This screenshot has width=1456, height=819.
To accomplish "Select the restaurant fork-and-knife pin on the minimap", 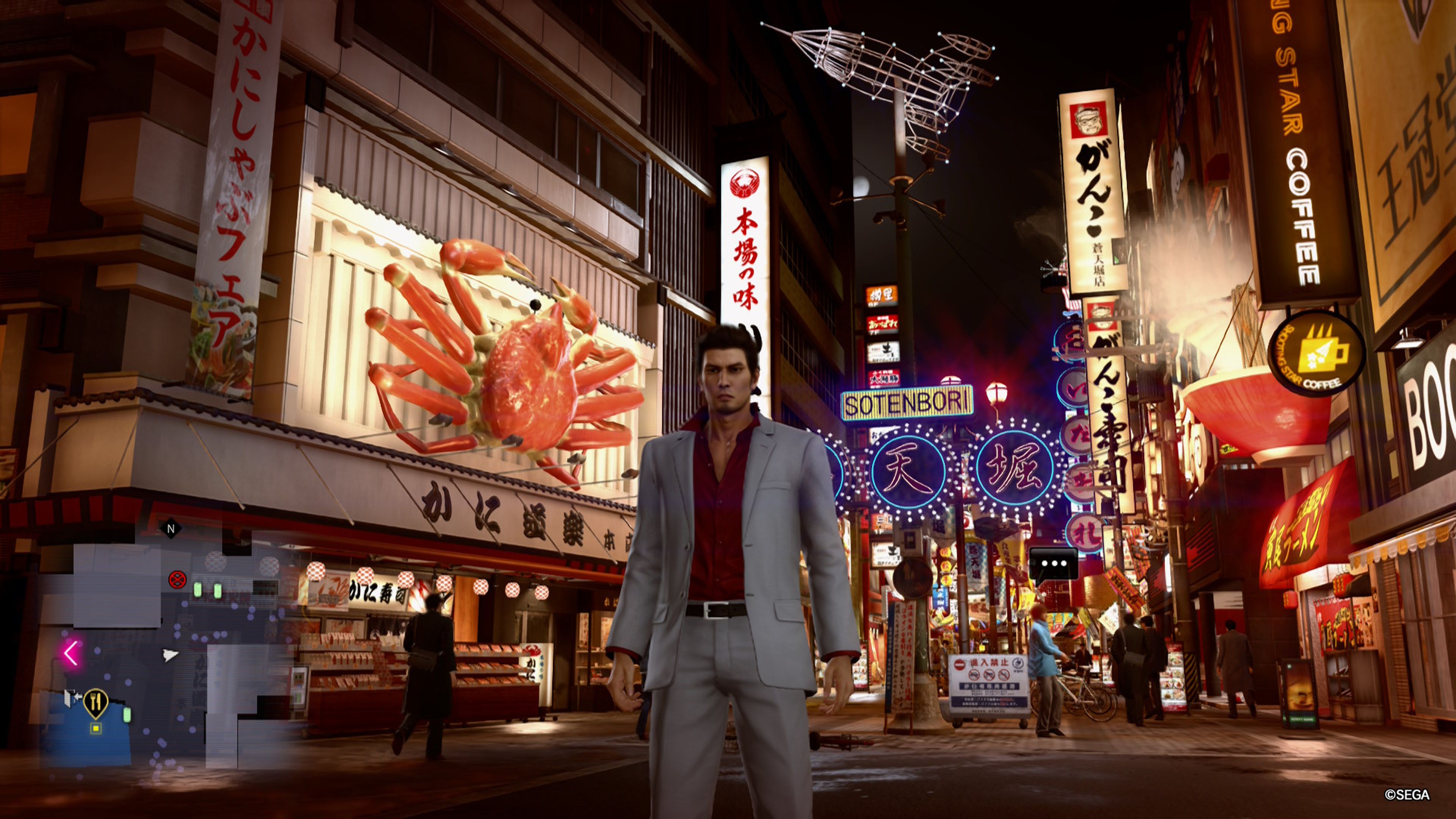I will 96,702.
